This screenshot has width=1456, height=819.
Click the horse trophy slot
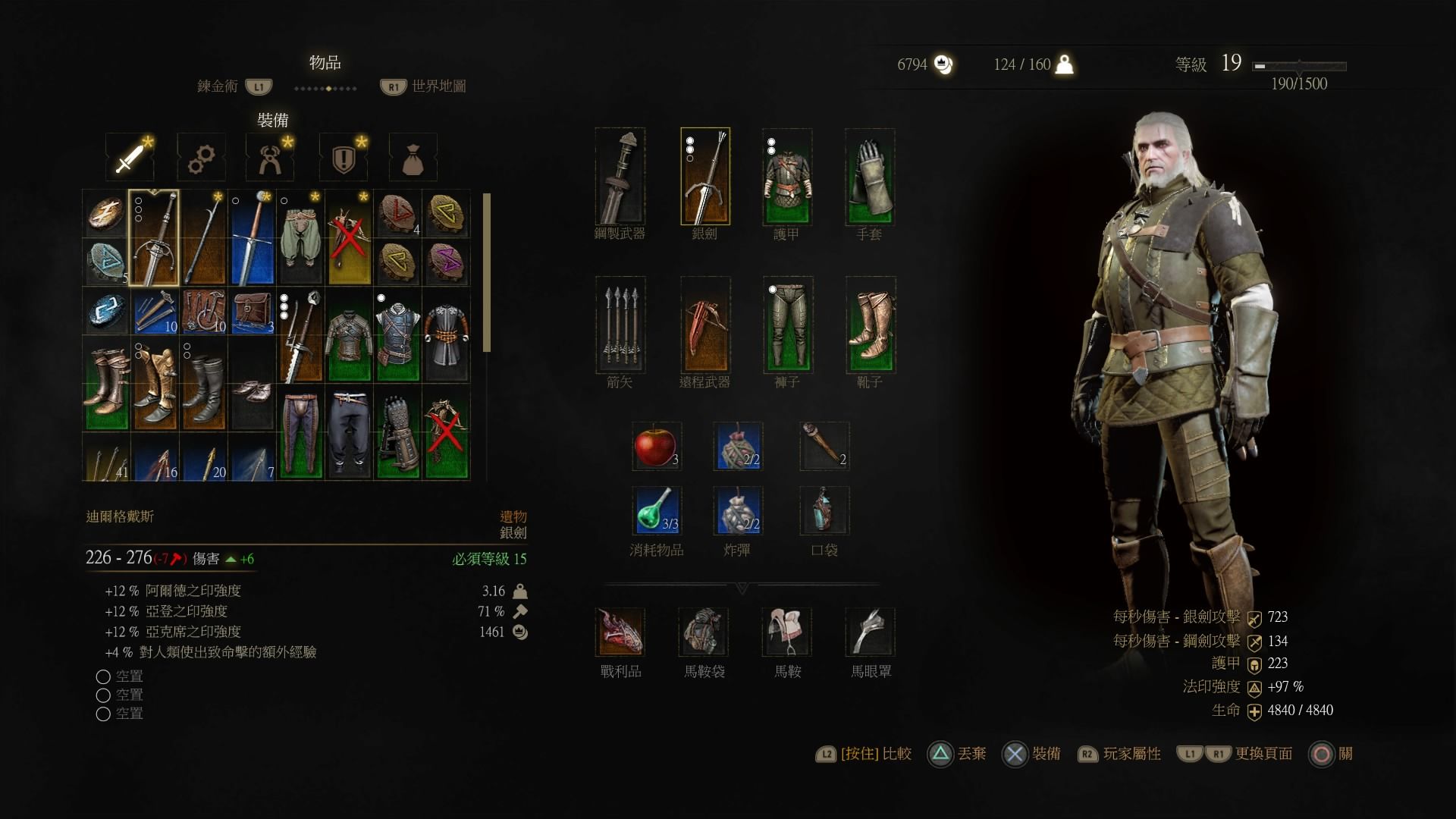click(x=620, y=632)
